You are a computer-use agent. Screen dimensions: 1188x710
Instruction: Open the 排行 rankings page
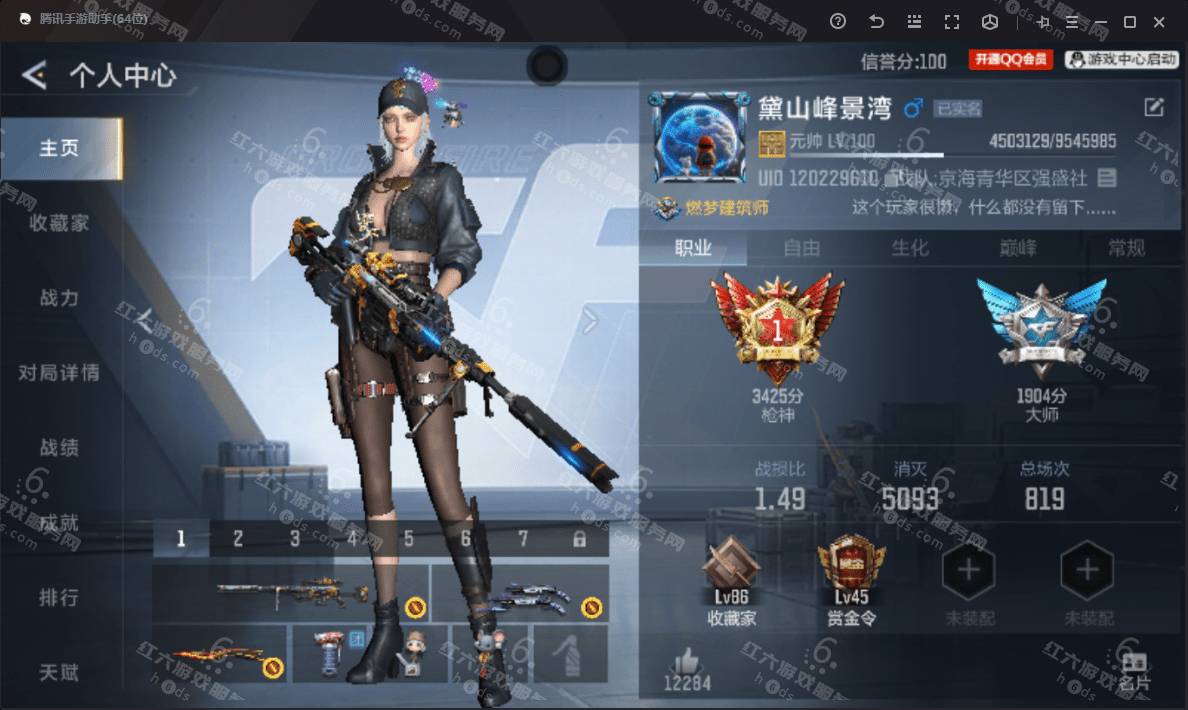coord(59,598)
